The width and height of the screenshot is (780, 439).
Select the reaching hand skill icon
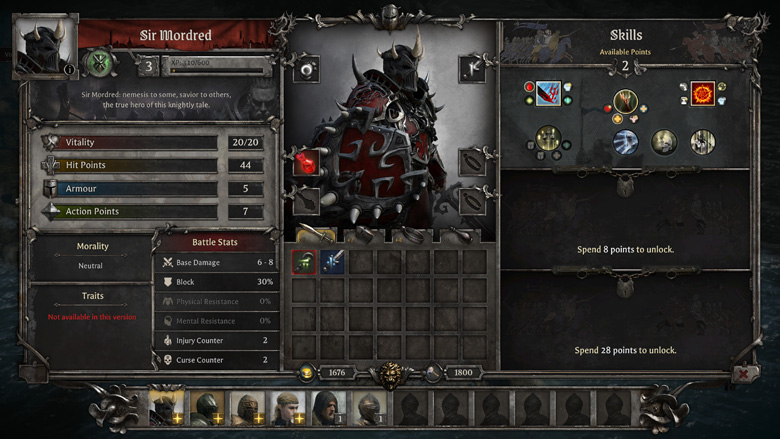[x=626, y=102]
